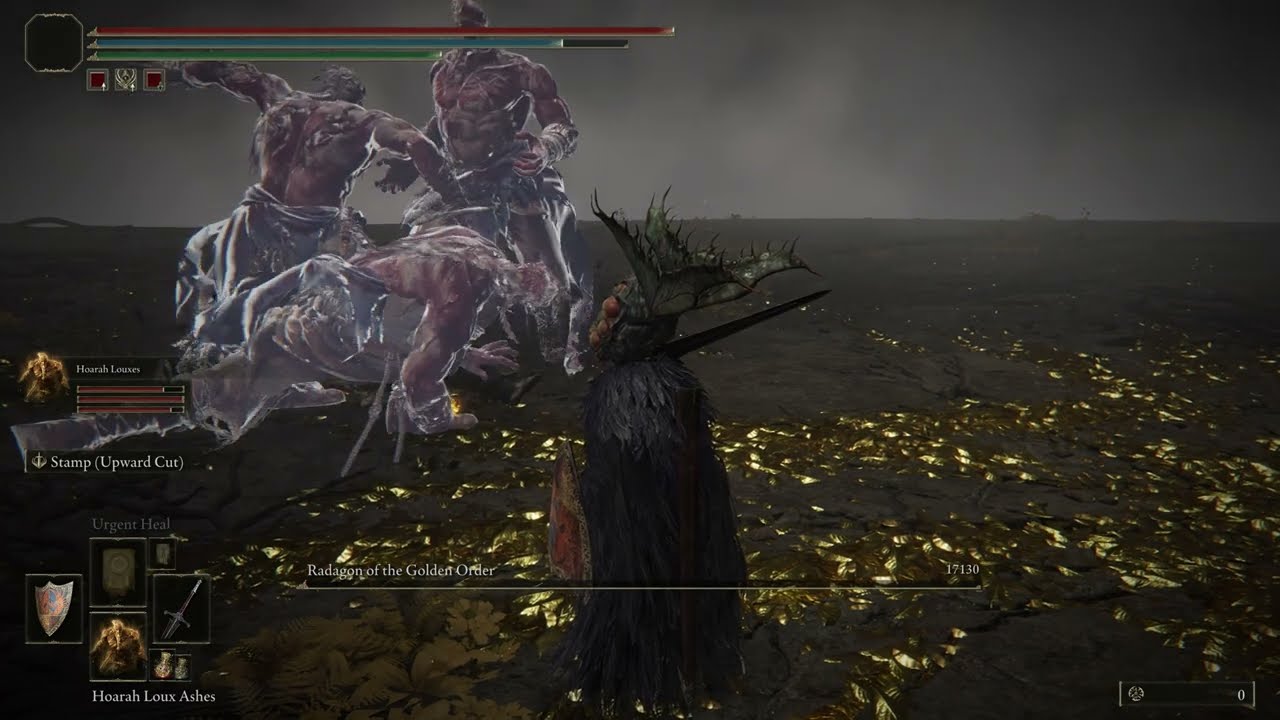
Task: Select the Hoarah Loux summon portrait
Action: 43,379
